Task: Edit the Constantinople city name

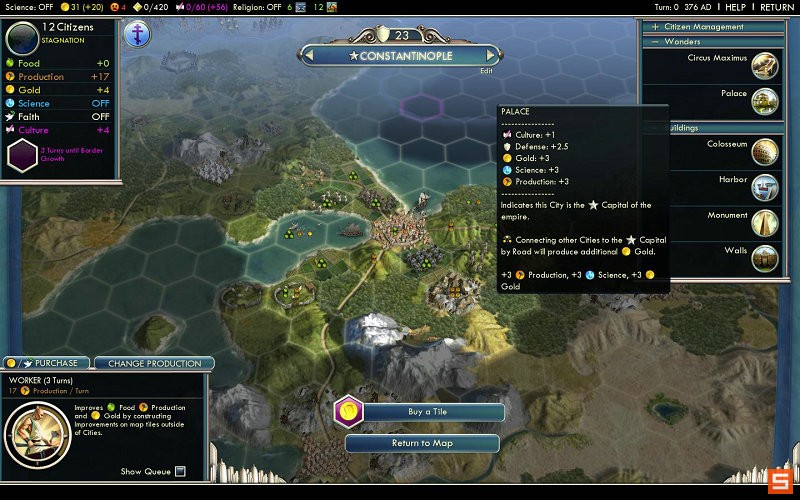Action: click(486, 71)
